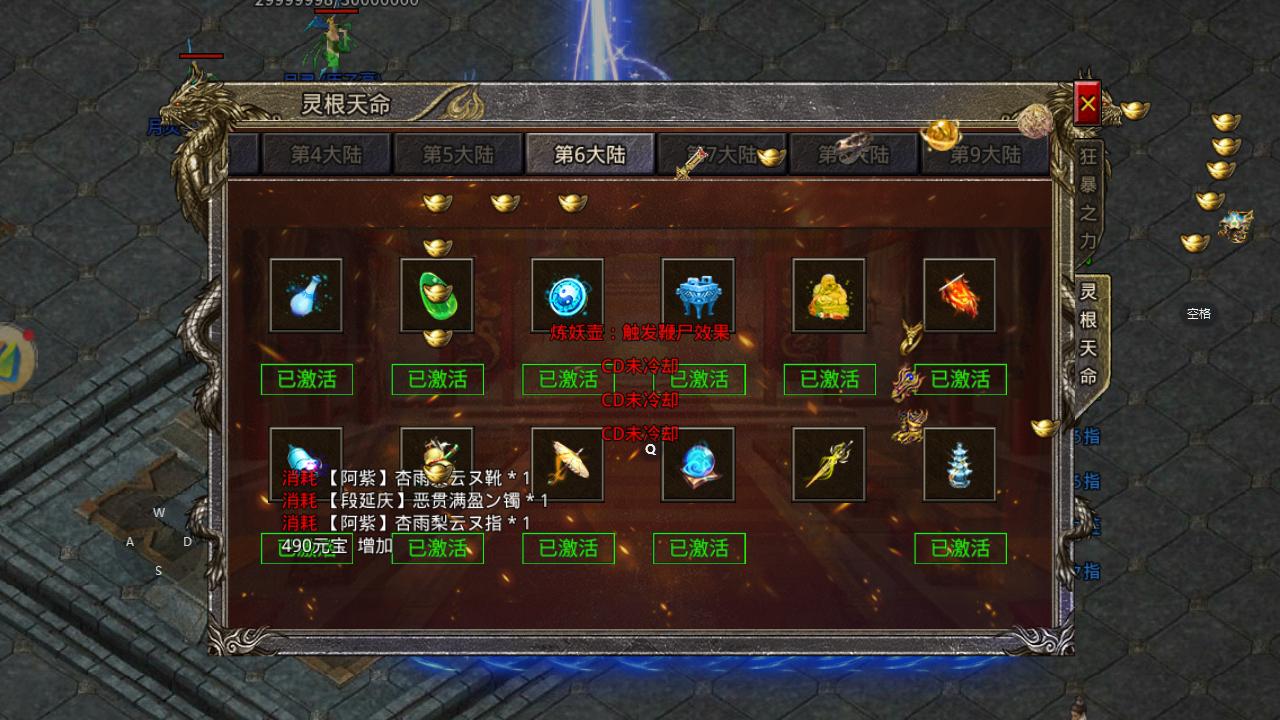Select the 第6大陆 tab
Image resolution: width=1280 pixels, height=720 pixels.
pyautogui.click(x=590, y=155)
